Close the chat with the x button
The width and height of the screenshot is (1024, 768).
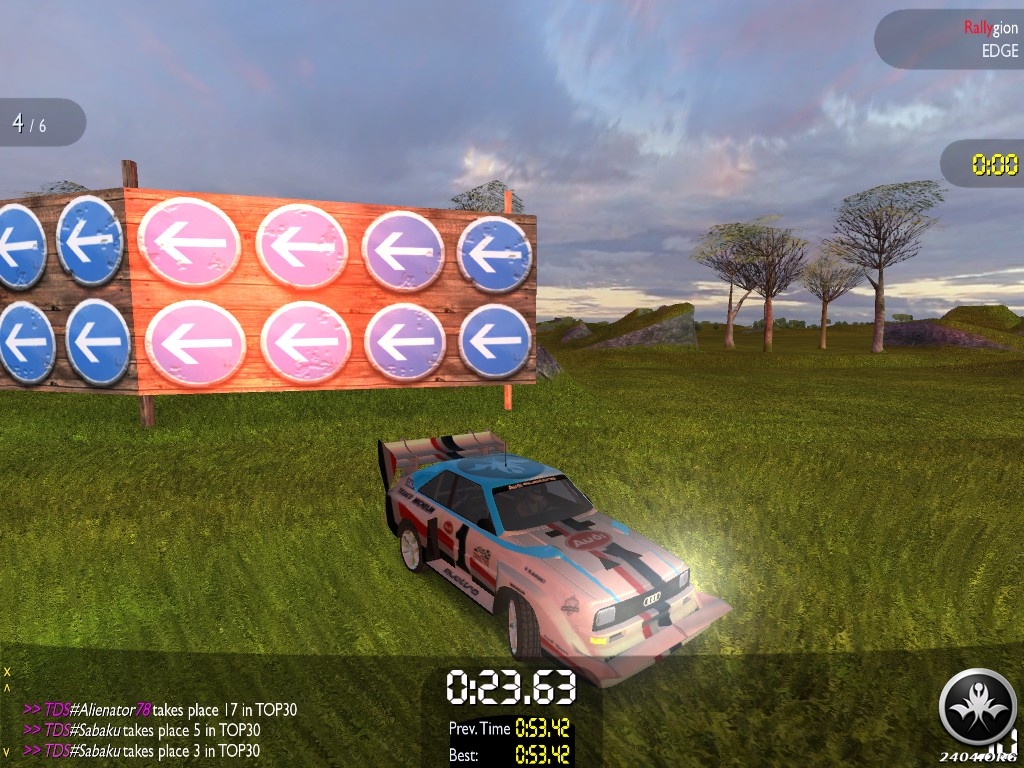pos(7,671)
